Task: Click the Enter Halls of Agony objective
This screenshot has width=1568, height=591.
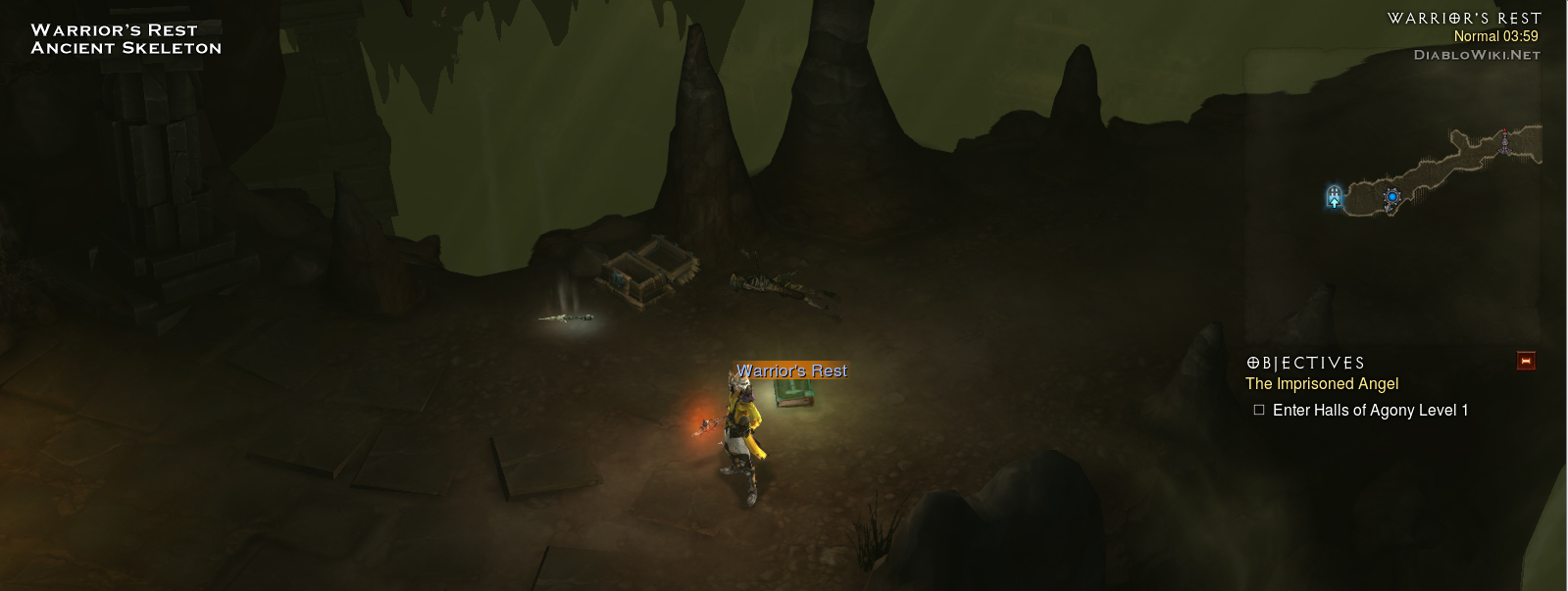Action: (x=1369, y=411)
